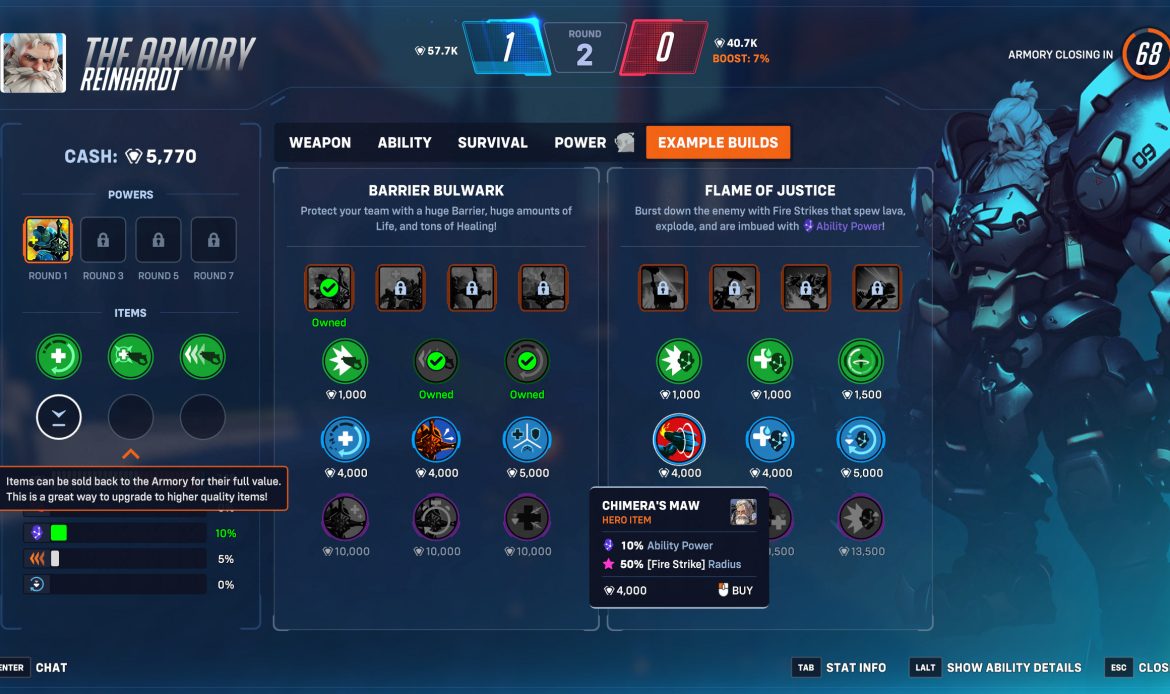The height and width of the screenshot is (694, 1170).
Task: Choose the 5,000 cash Flame of Justice item
Action: tap(861, 440)
